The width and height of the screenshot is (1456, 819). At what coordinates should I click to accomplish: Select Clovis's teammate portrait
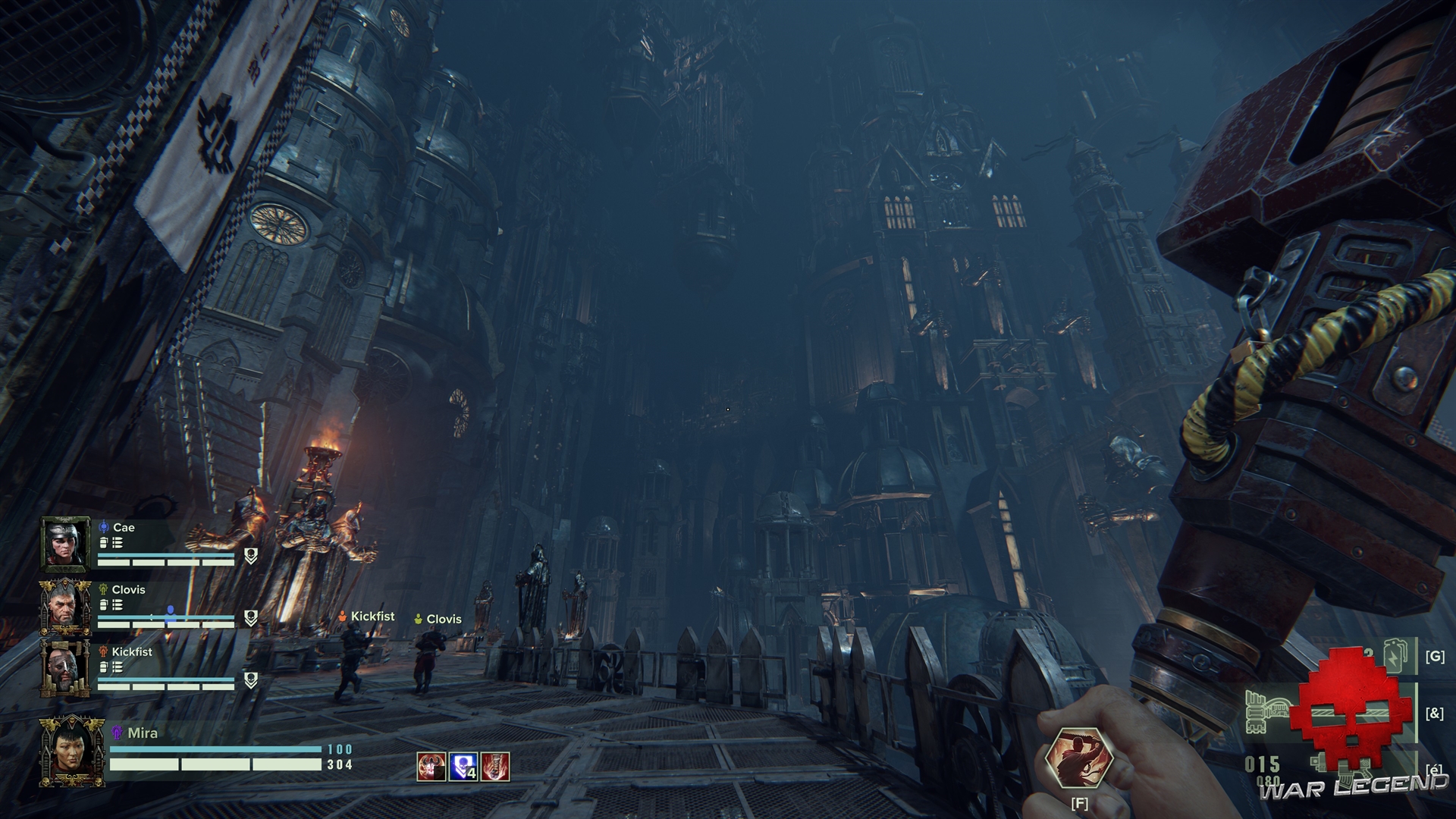[x=65, y=606]
